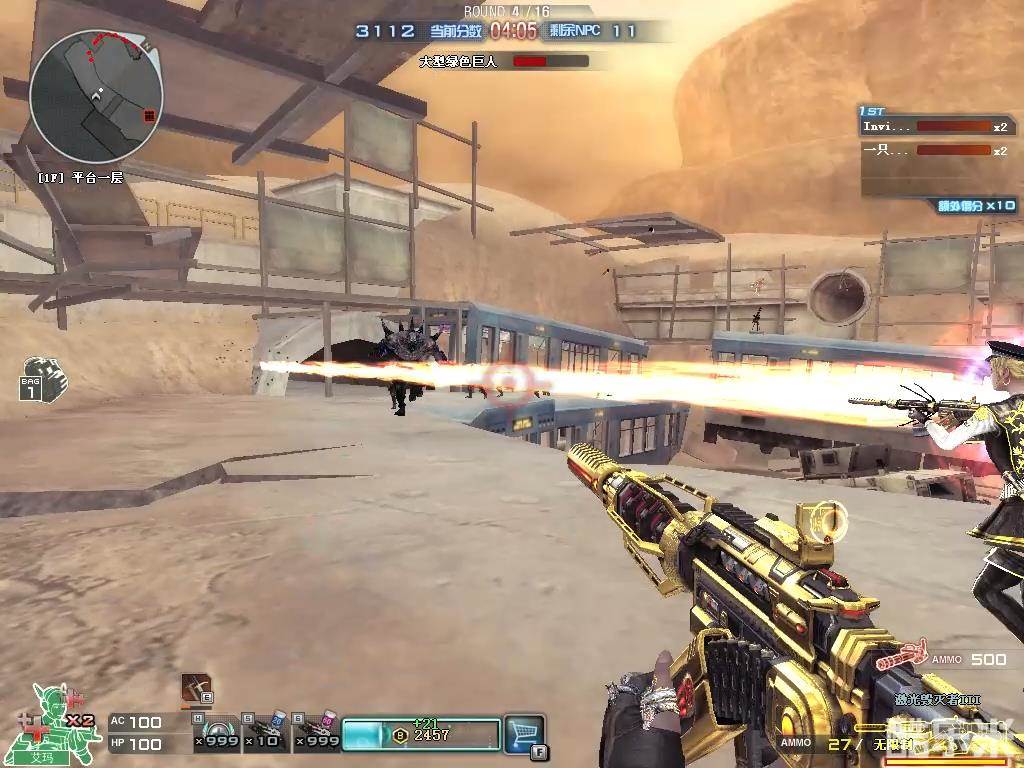This screenshot has height=768, width=1024.
Task: Select the crossed-axe melee weapon icon
Action: click(x=196, y=689)
